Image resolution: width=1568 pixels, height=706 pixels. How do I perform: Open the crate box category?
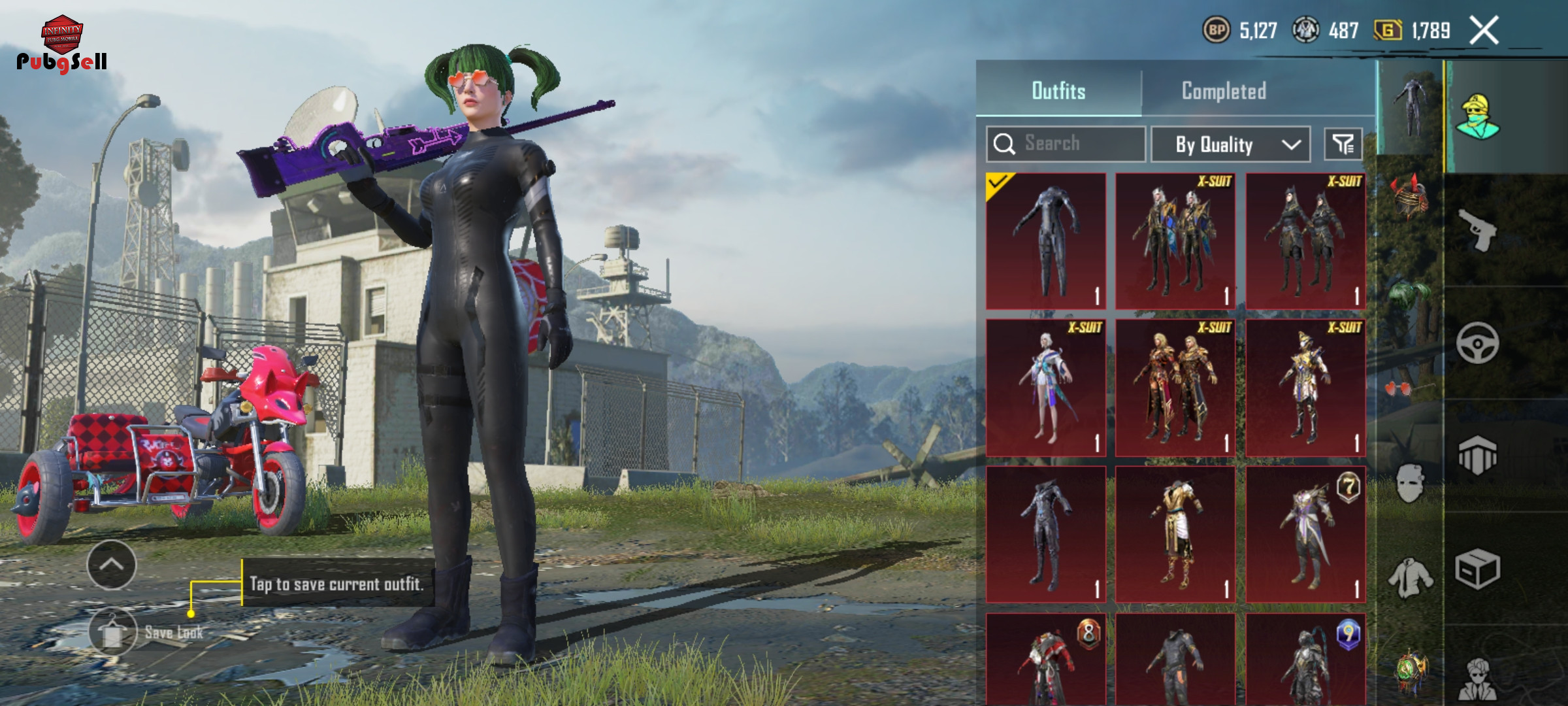click(x=1478, y=569)
